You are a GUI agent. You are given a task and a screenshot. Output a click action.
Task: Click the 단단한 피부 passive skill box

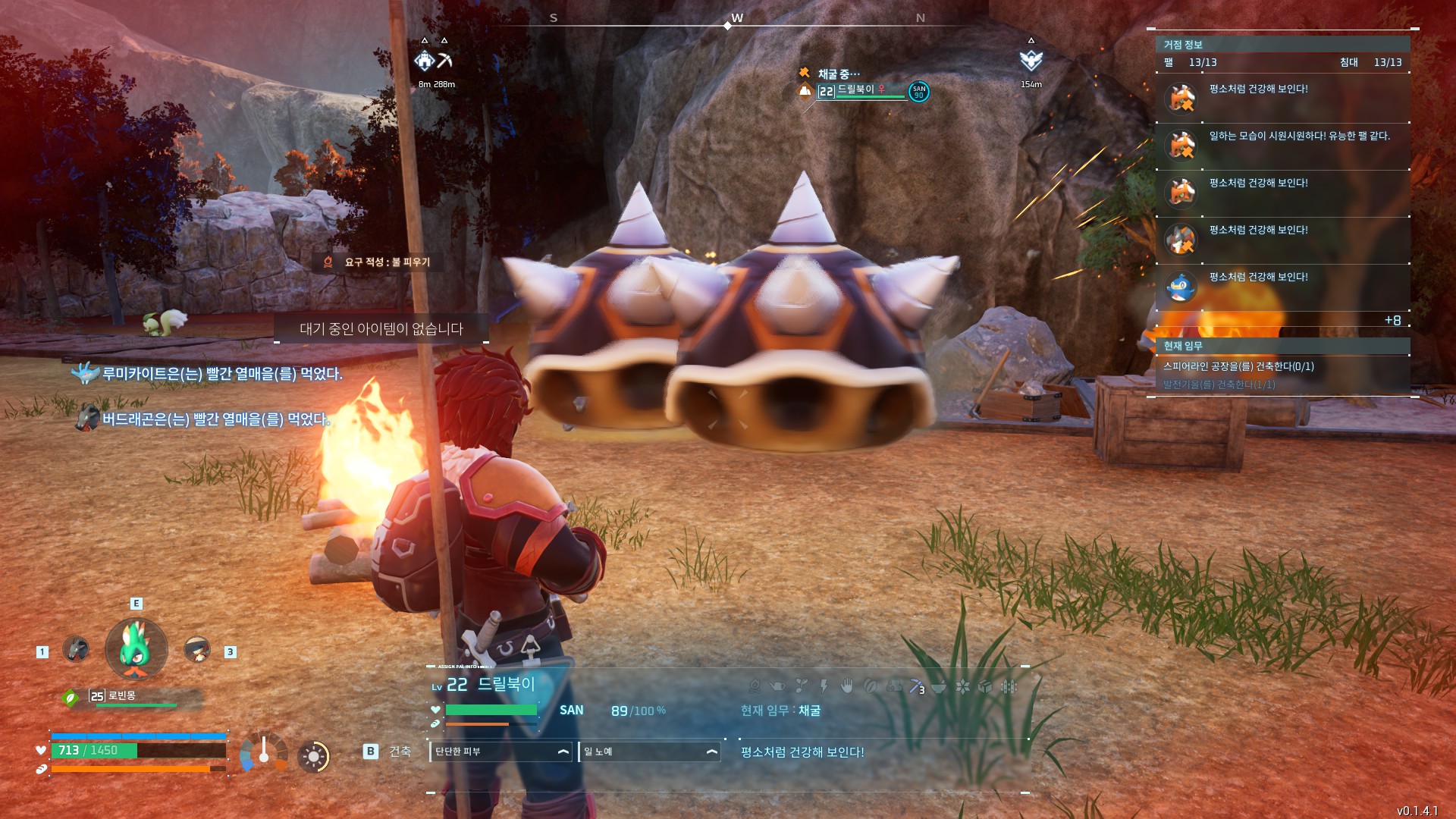pos(500,752)
